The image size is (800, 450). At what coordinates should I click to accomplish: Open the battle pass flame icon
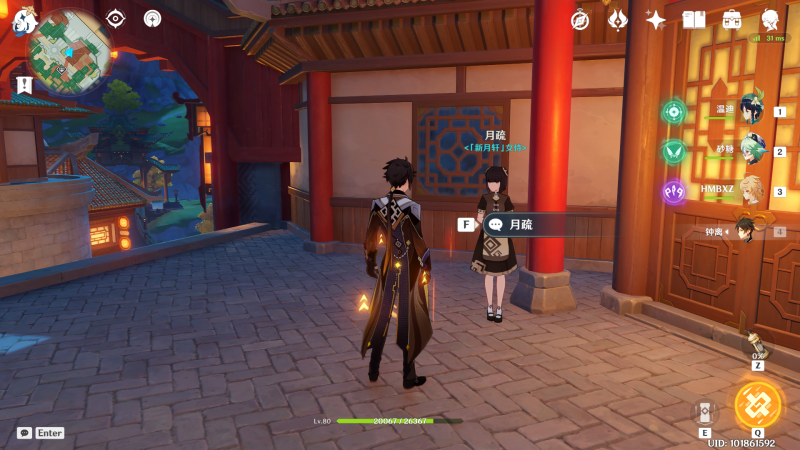(x=618, y=20)
